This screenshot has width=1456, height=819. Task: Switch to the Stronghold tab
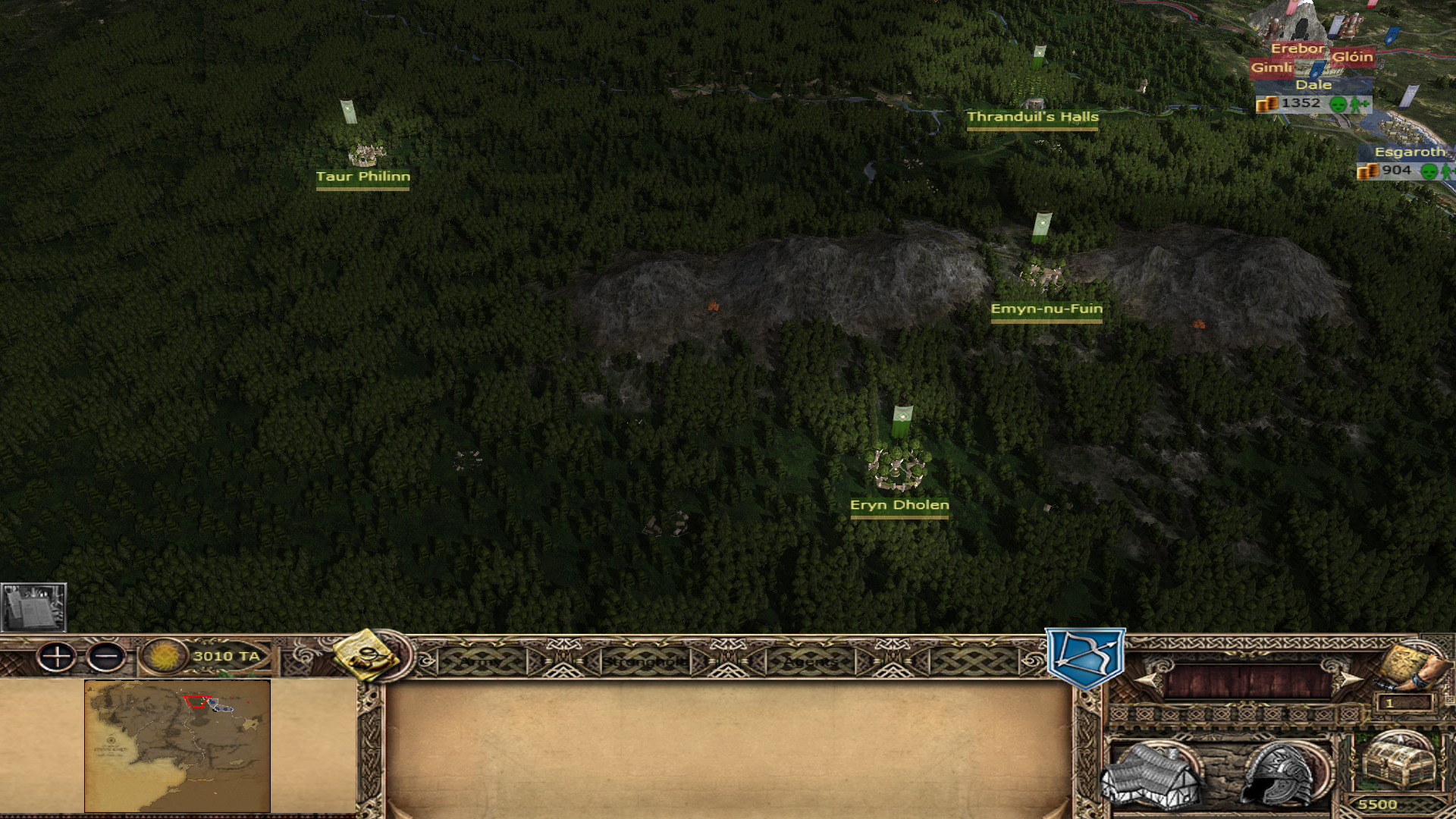(645, 662)
